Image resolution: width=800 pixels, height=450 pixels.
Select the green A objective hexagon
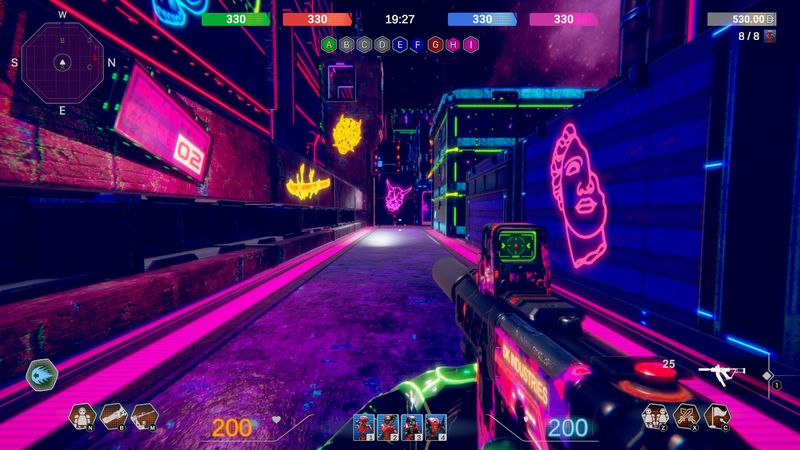point(329,45)
